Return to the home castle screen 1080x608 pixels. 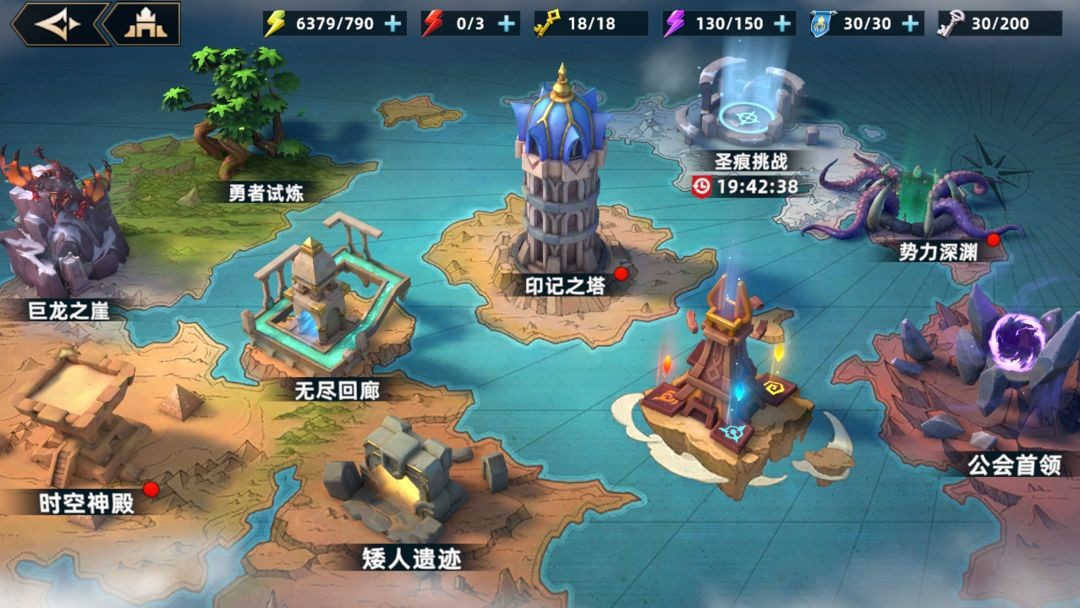click(145, 24)
